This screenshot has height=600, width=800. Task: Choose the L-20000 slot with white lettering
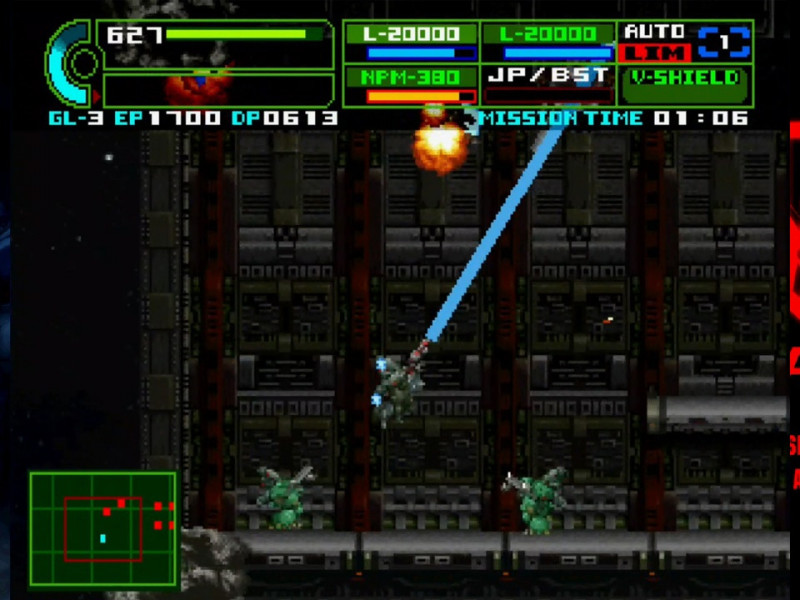tap(411, 42)
